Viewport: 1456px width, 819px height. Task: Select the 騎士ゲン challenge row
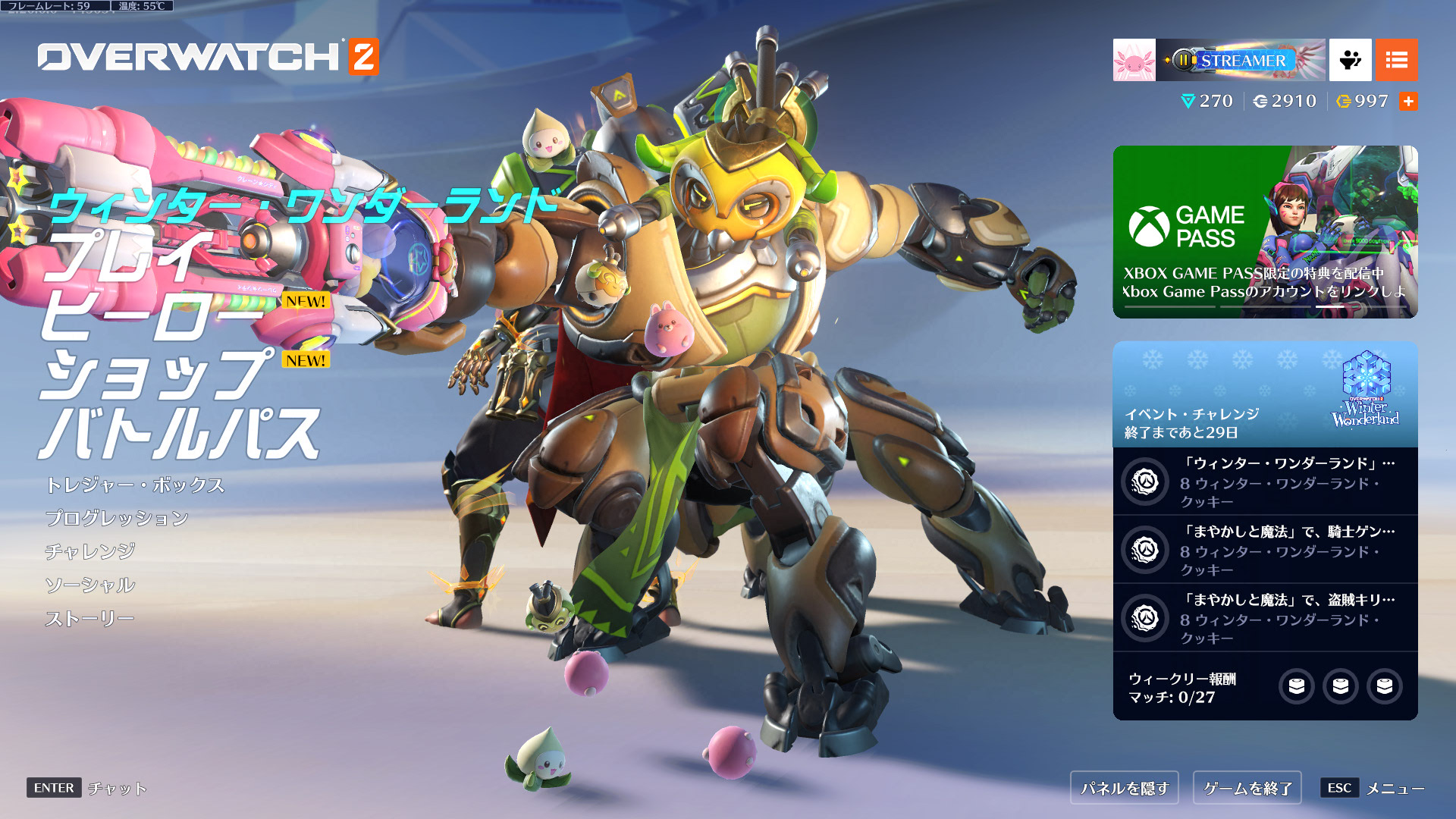(1265, 550)
